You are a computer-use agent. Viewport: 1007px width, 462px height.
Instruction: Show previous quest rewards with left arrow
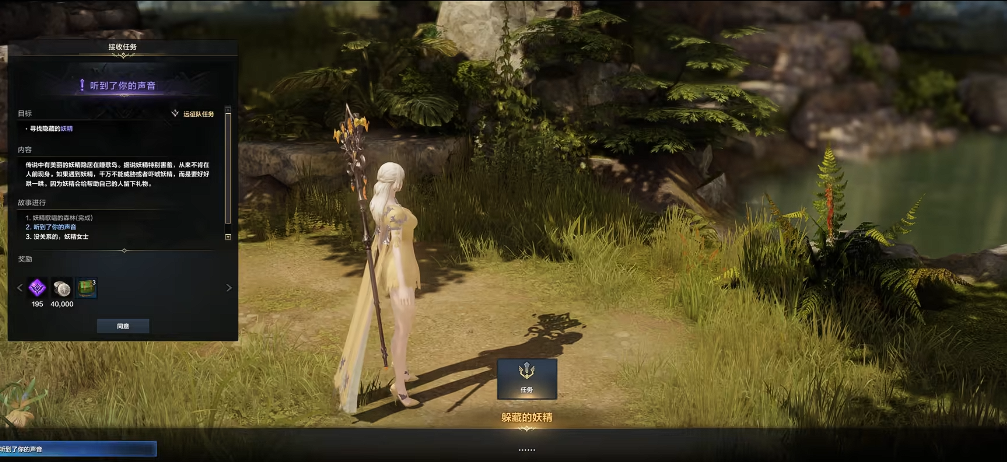point(19,288)
